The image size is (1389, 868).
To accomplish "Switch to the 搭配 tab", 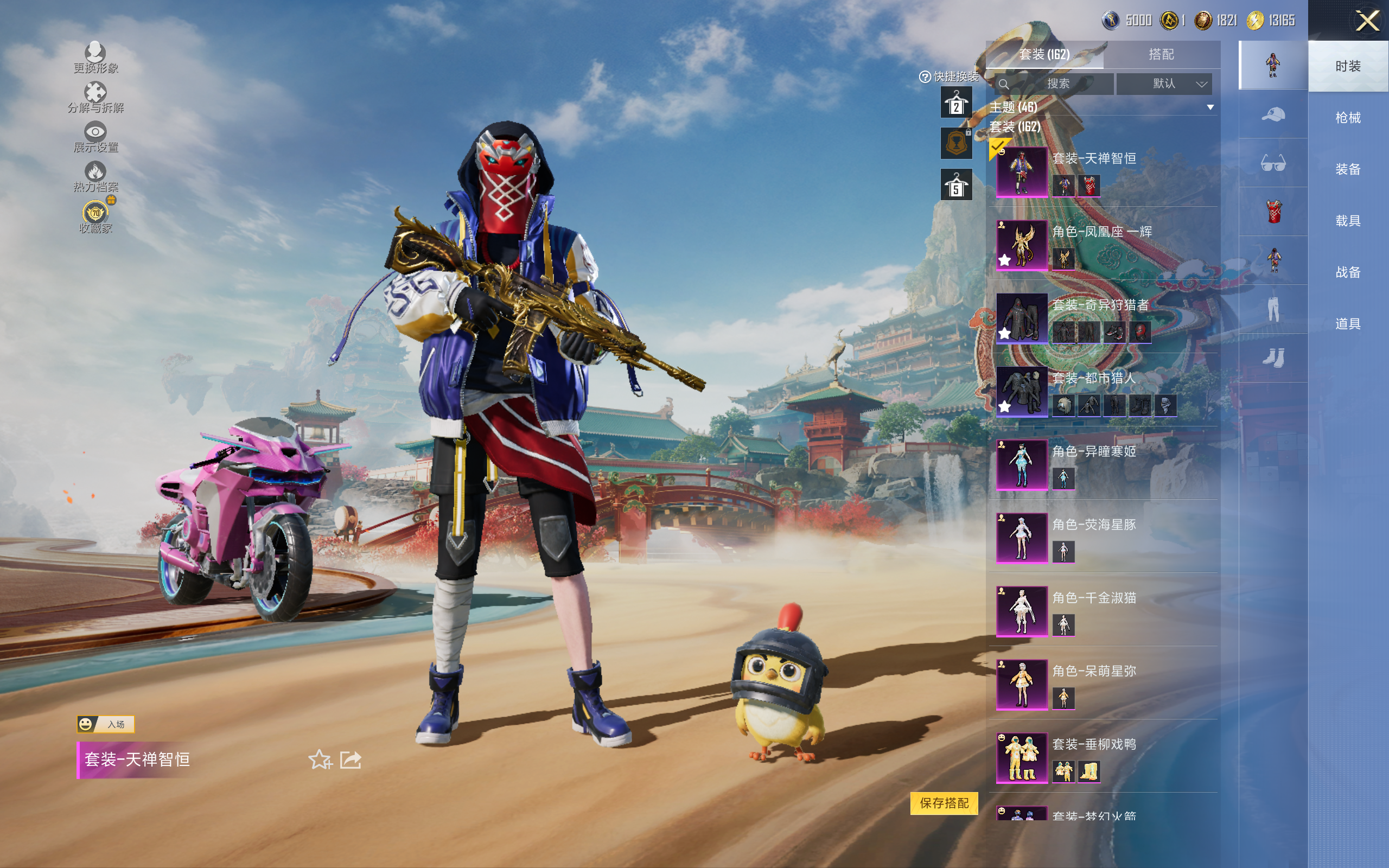I will 1161,55.
